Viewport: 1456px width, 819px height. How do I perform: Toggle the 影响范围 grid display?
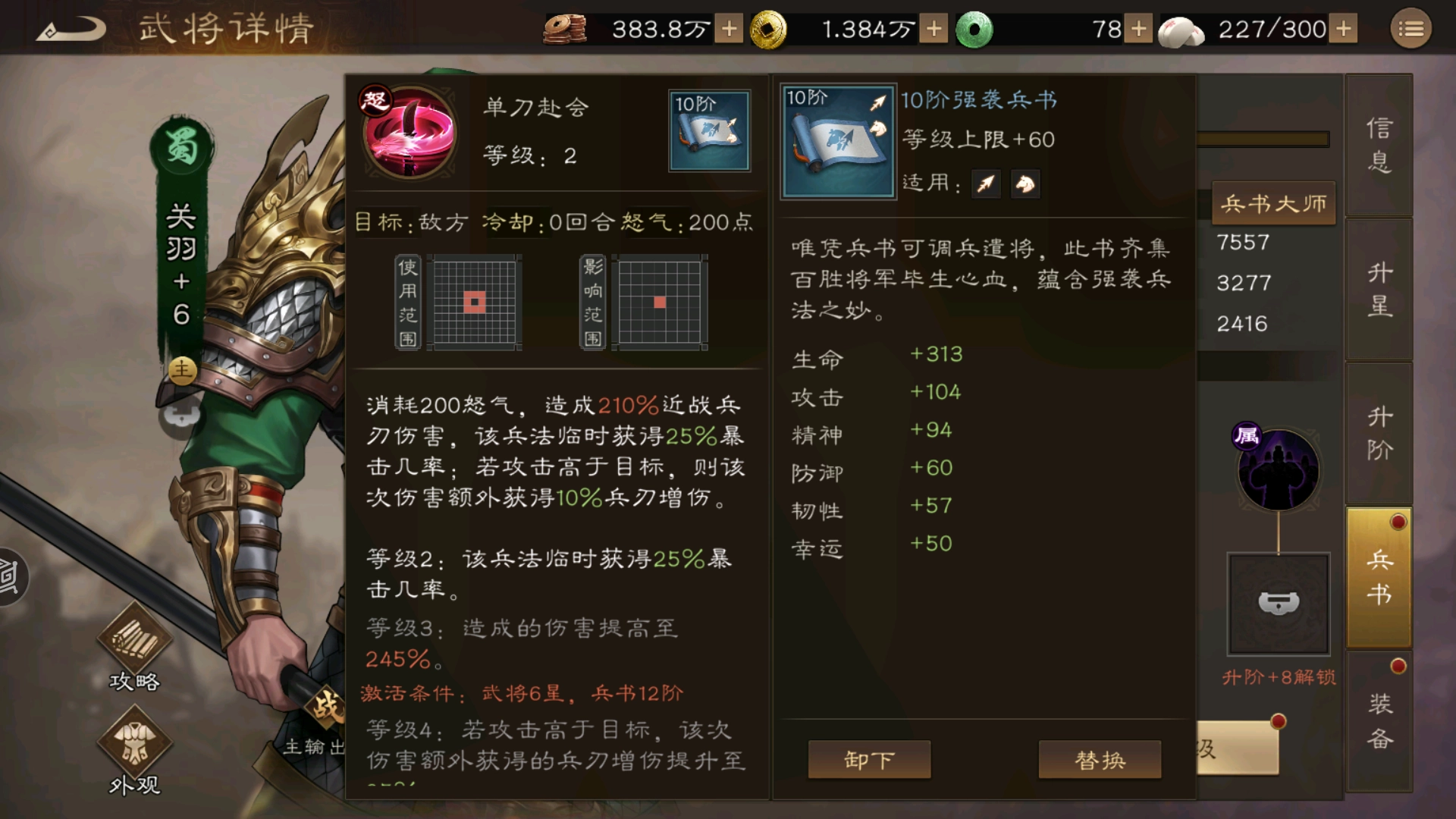[659, 303]
